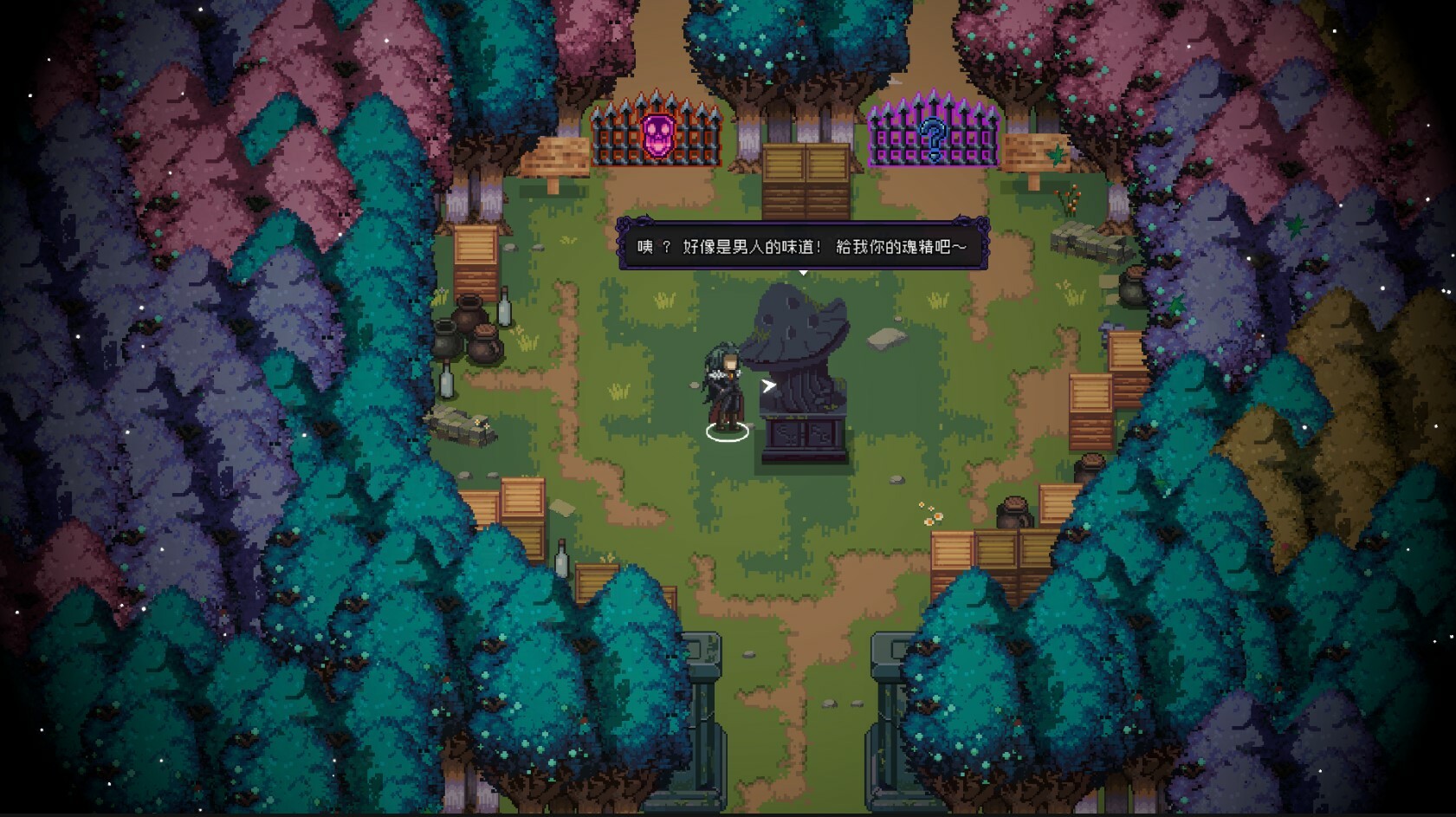Toggle the glowing selection circle under the player
This screenshot has height=817, width=1456.
click(726, 433)
